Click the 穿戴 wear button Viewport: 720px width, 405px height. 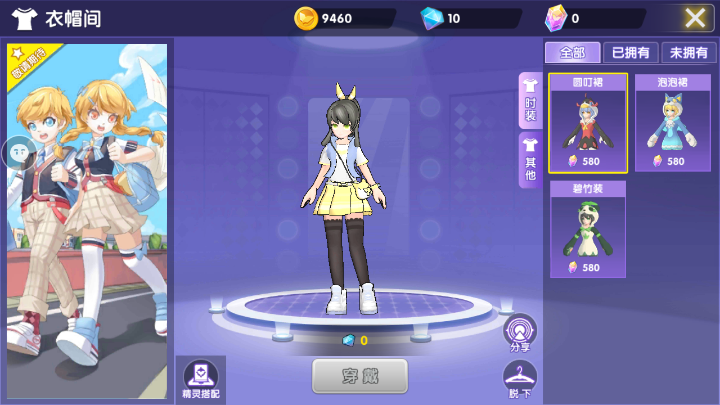(x=360, y=376)
